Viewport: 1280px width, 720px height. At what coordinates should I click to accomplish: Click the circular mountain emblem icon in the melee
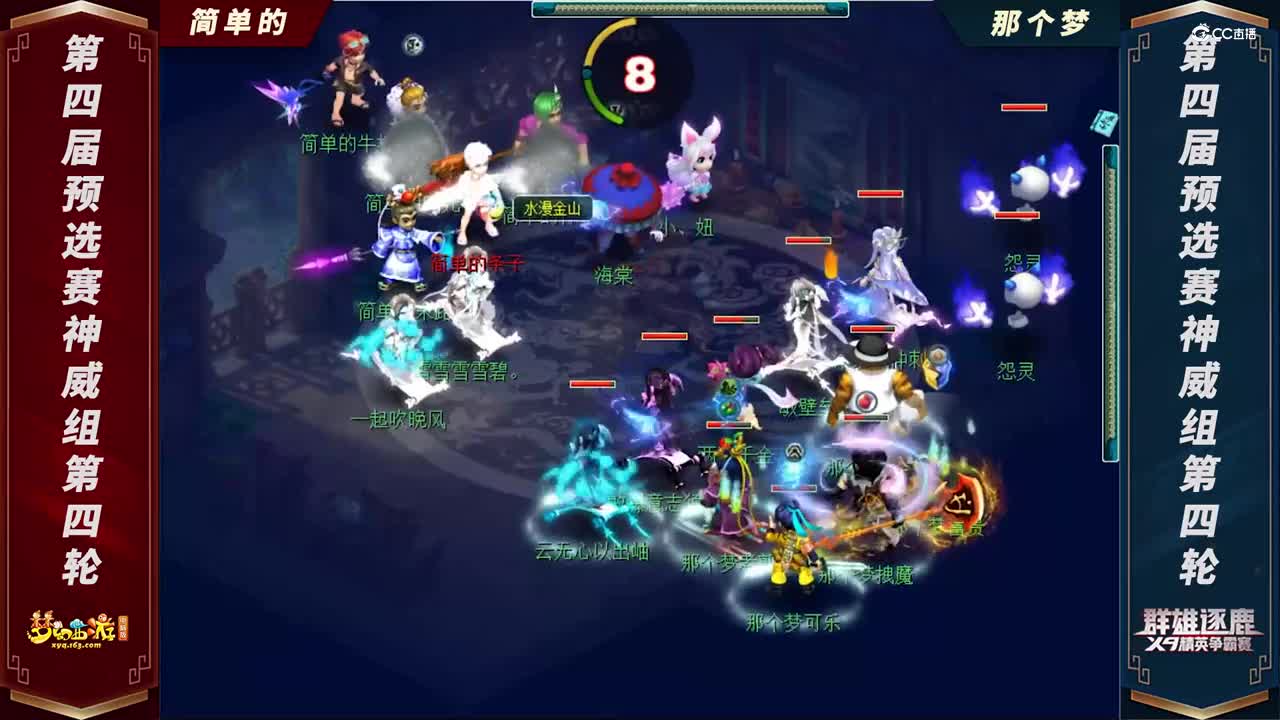(x=793, y=452)
